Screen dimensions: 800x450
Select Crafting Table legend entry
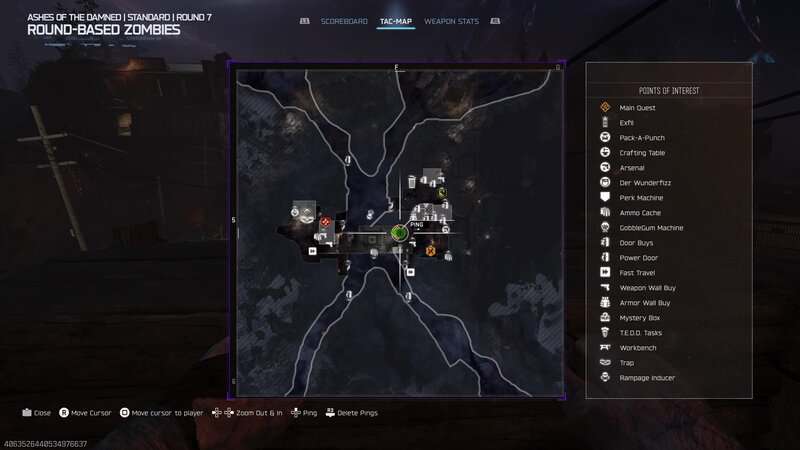[641, 153]
